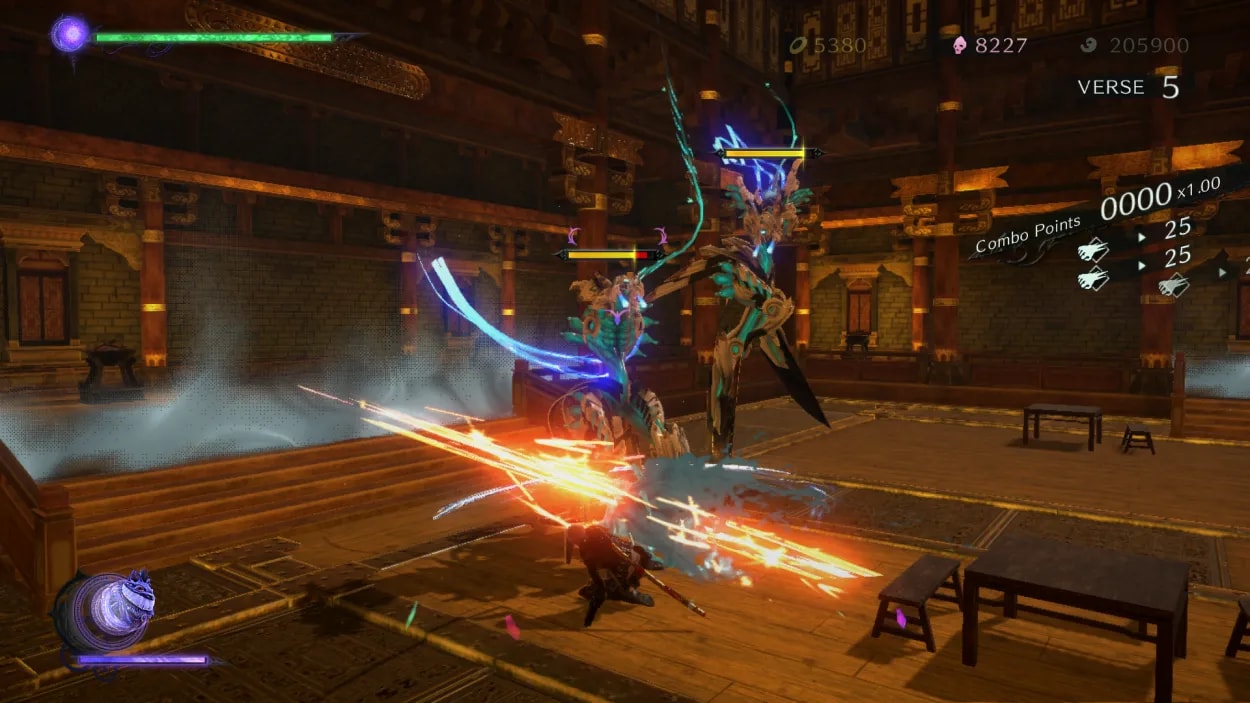Viewport: 1250px width, 703px height.
Task: Select the Cheshire demon portrait icon
Action: point(107,610)
